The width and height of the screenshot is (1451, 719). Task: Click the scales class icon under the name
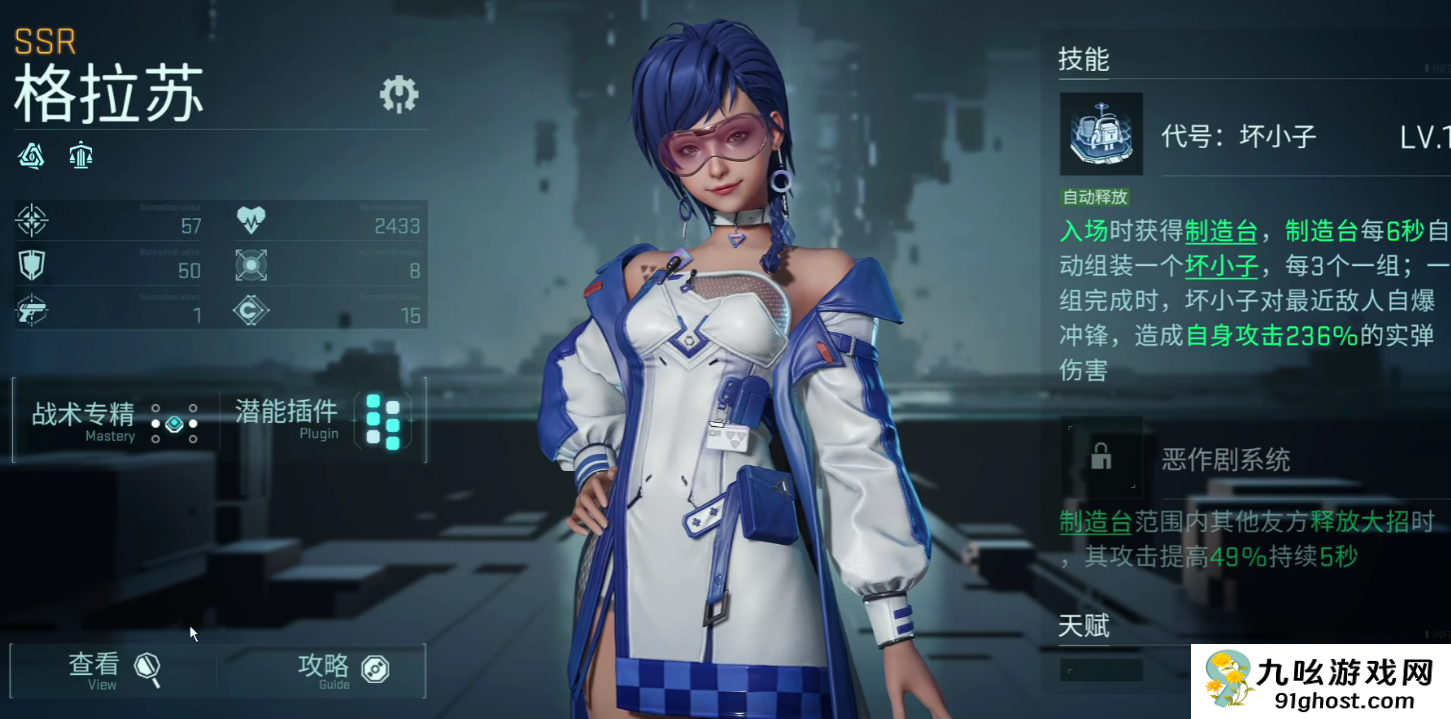coord(81,155)
